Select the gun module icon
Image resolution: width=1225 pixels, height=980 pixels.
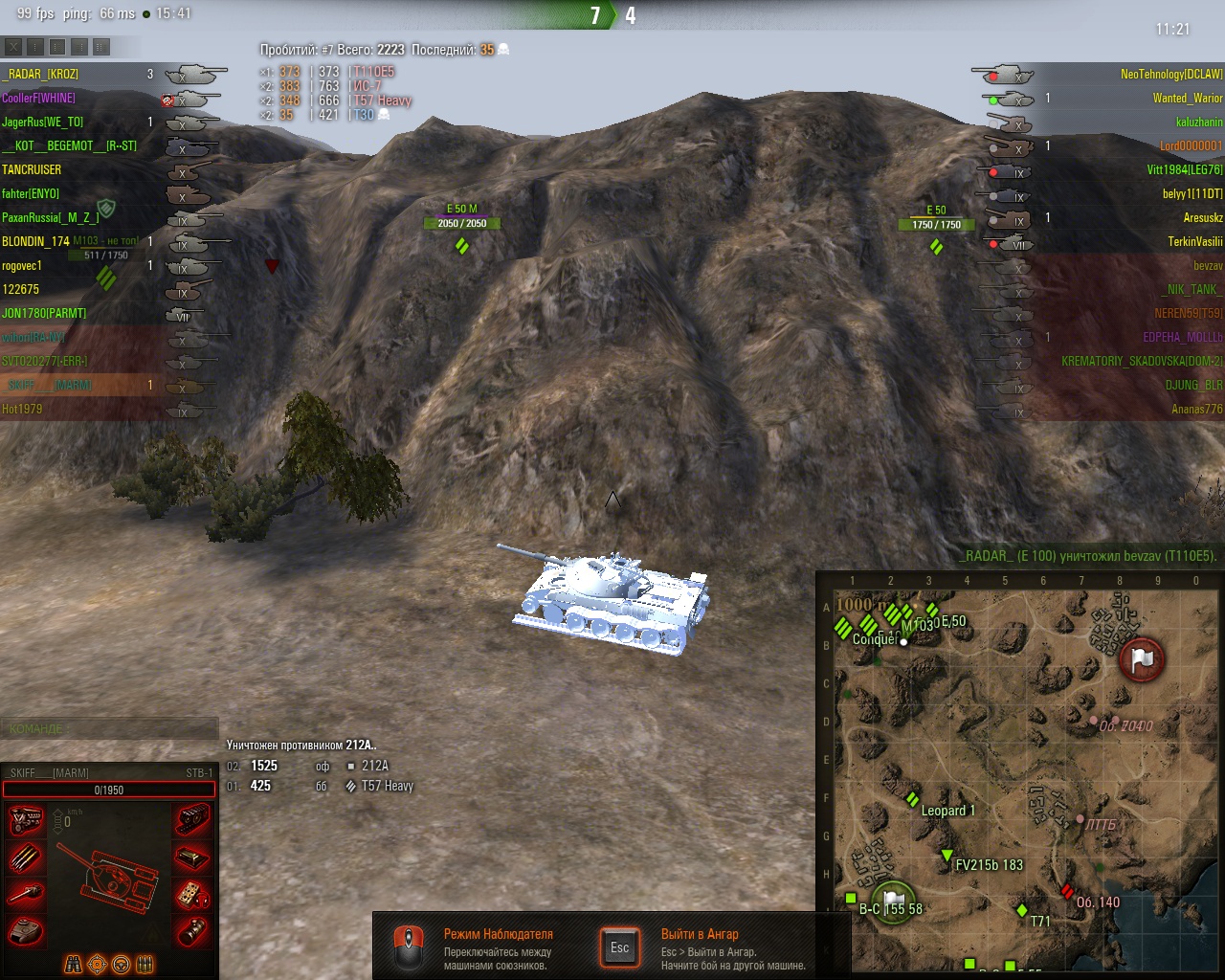coord(26,894)
